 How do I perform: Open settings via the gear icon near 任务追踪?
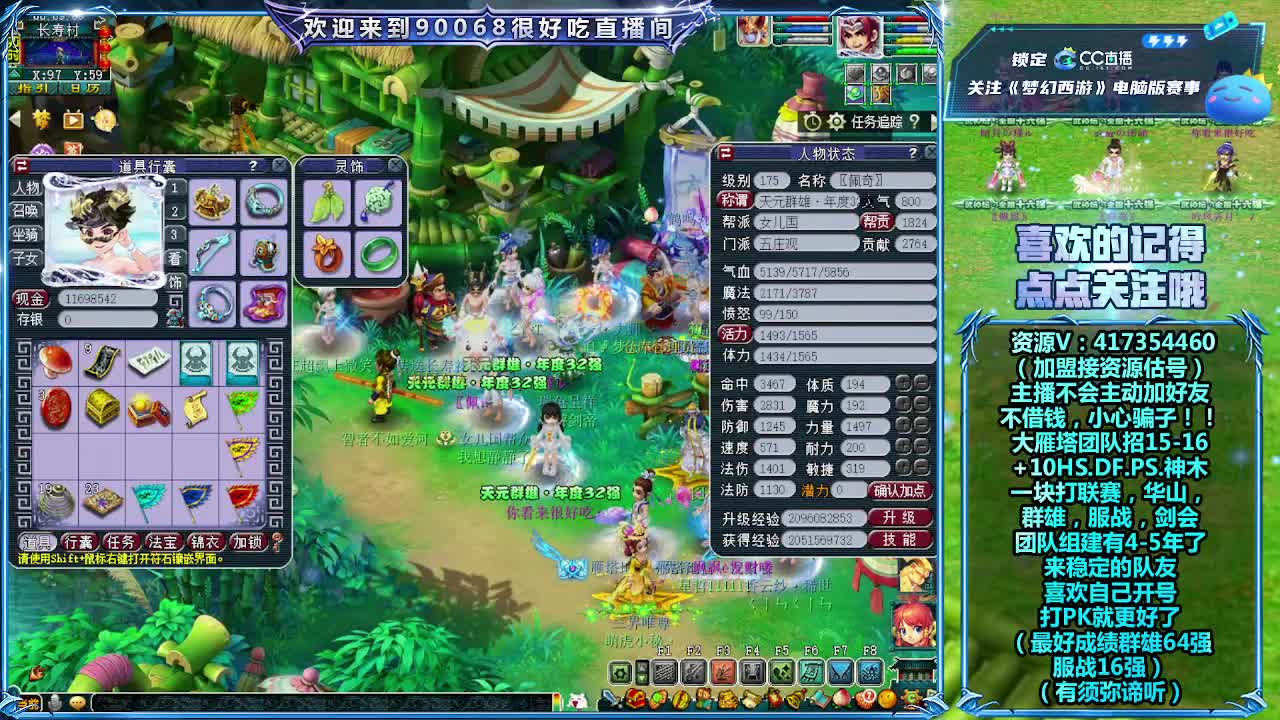pyautogui.click(x=836, y=120)
